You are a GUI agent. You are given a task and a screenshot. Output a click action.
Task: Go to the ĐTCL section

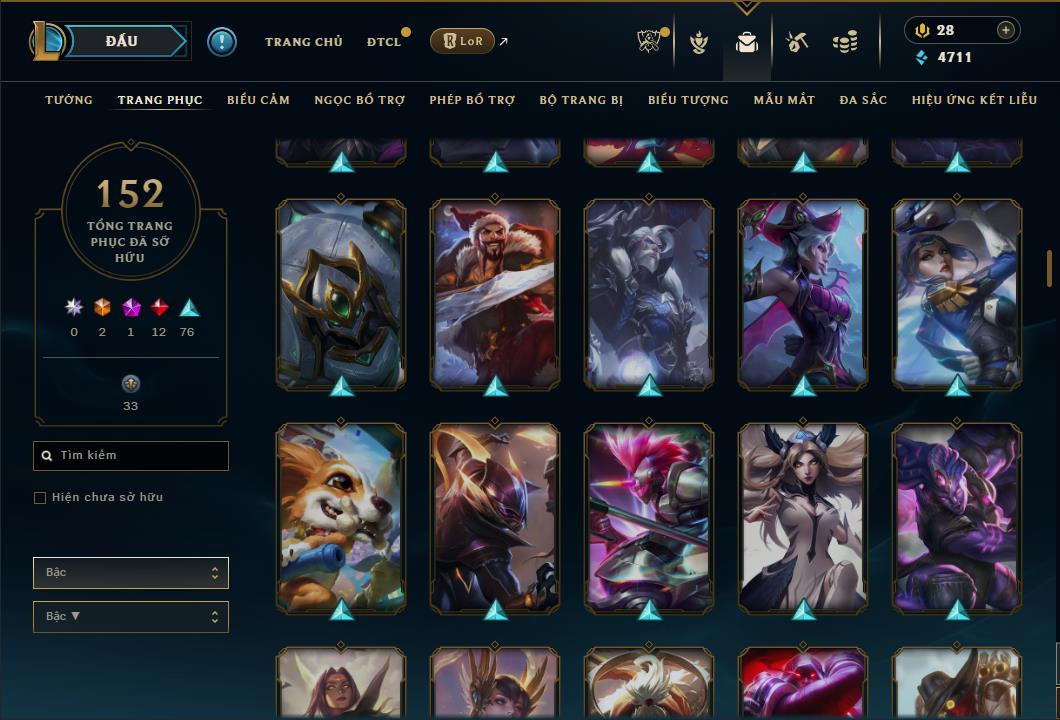coord(384,42)
